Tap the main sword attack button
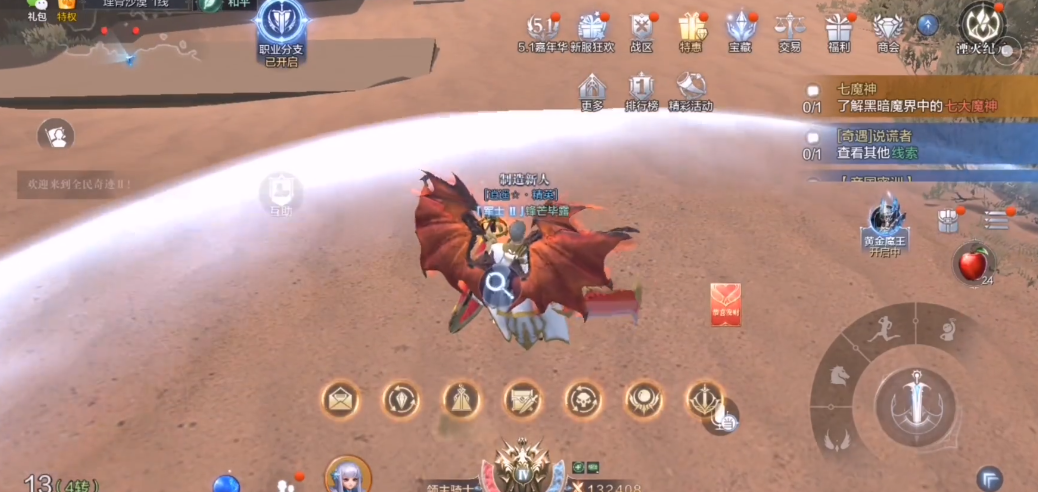Viewport: 1038px width, 492px height. pyautogui.click(x=916, y=403)
